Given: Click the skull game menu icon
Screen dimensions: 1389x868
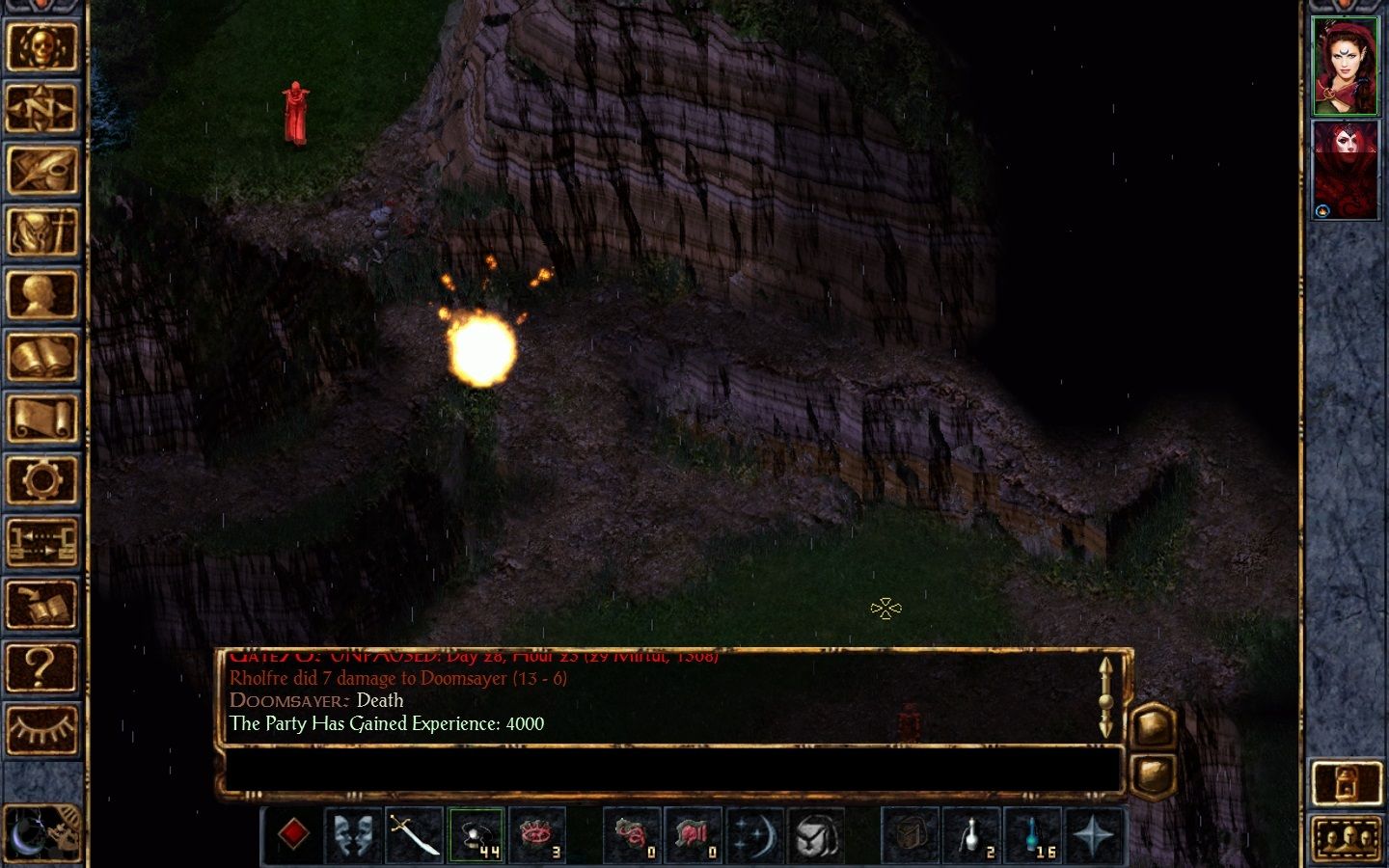Looking at the screenshot, I should 43,48.
